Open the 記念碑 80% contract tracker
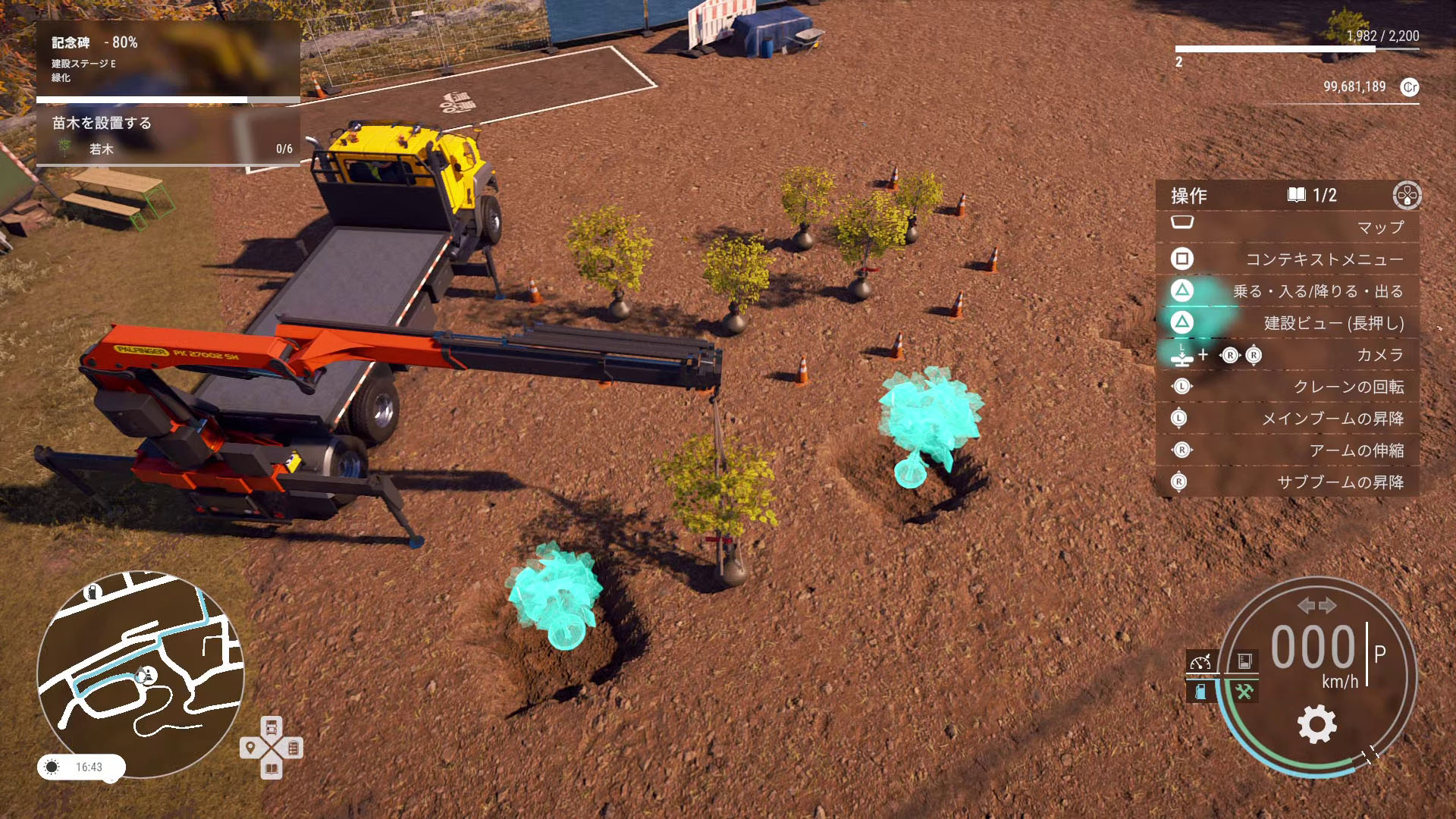 pyautogui.click(x=167, y=61)
